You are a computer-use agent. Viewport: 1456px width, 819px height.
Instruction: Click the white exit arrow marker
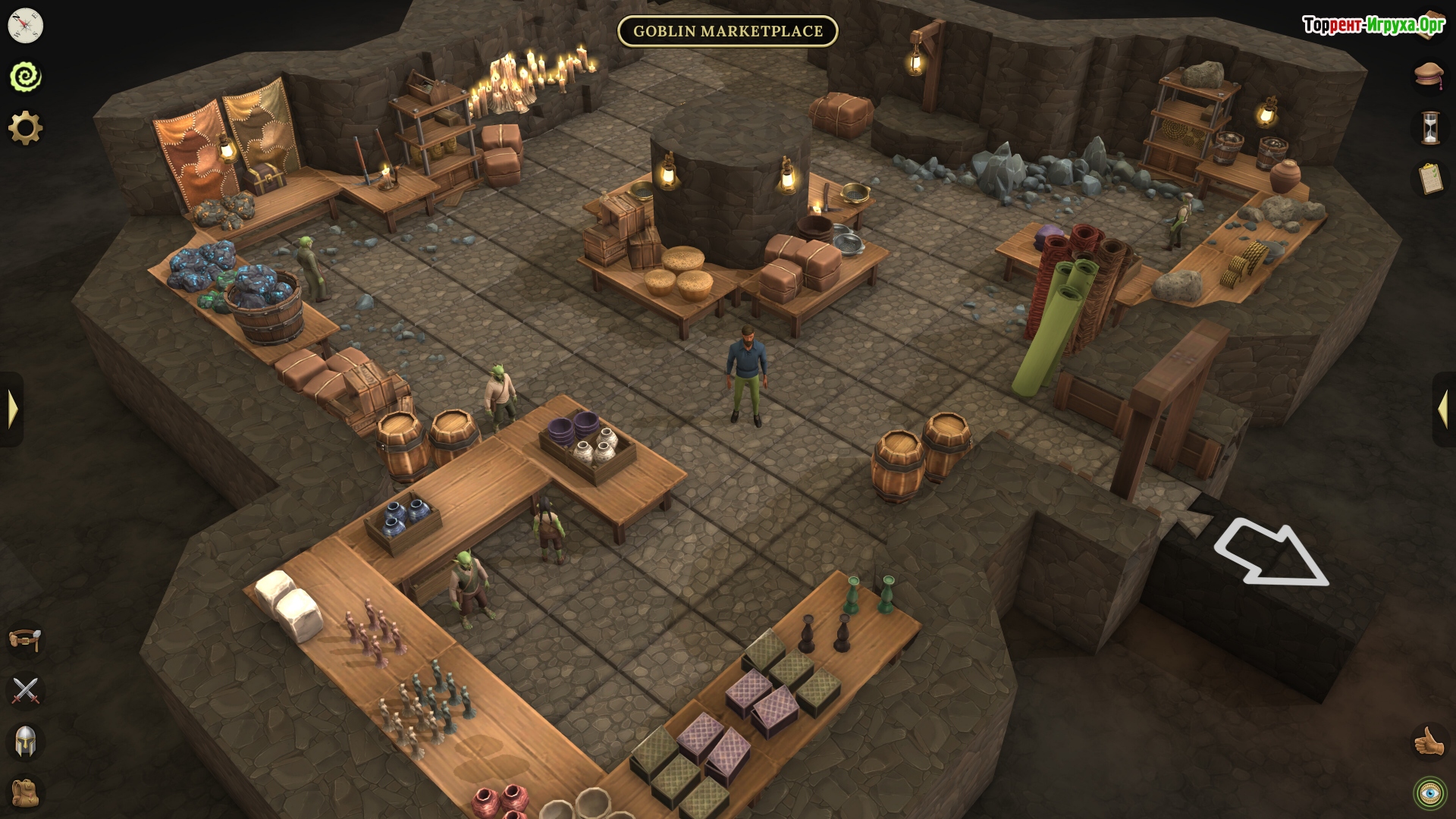click(1272, 552)
